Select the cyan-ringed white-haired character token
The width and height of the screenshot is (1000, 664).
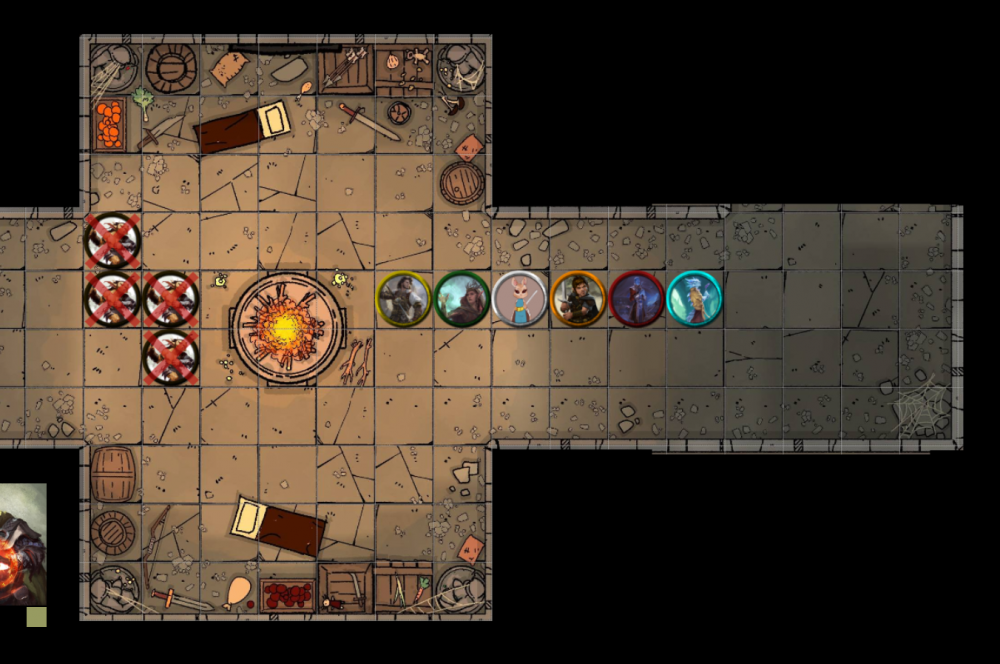click(694, 298)
